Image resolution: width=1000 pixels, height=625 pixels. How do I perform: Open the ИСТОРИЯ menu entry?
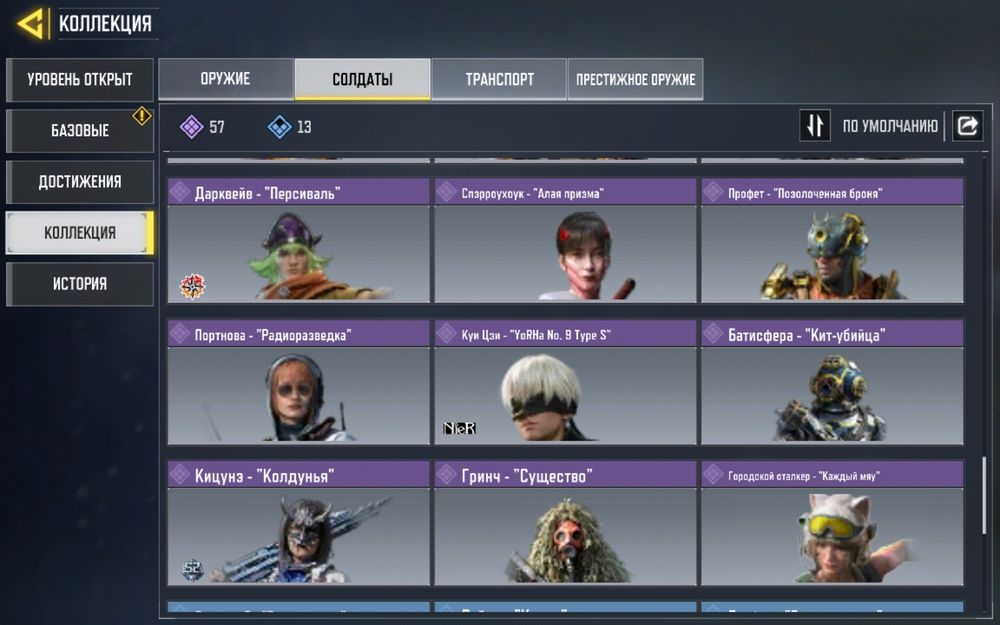80,284
